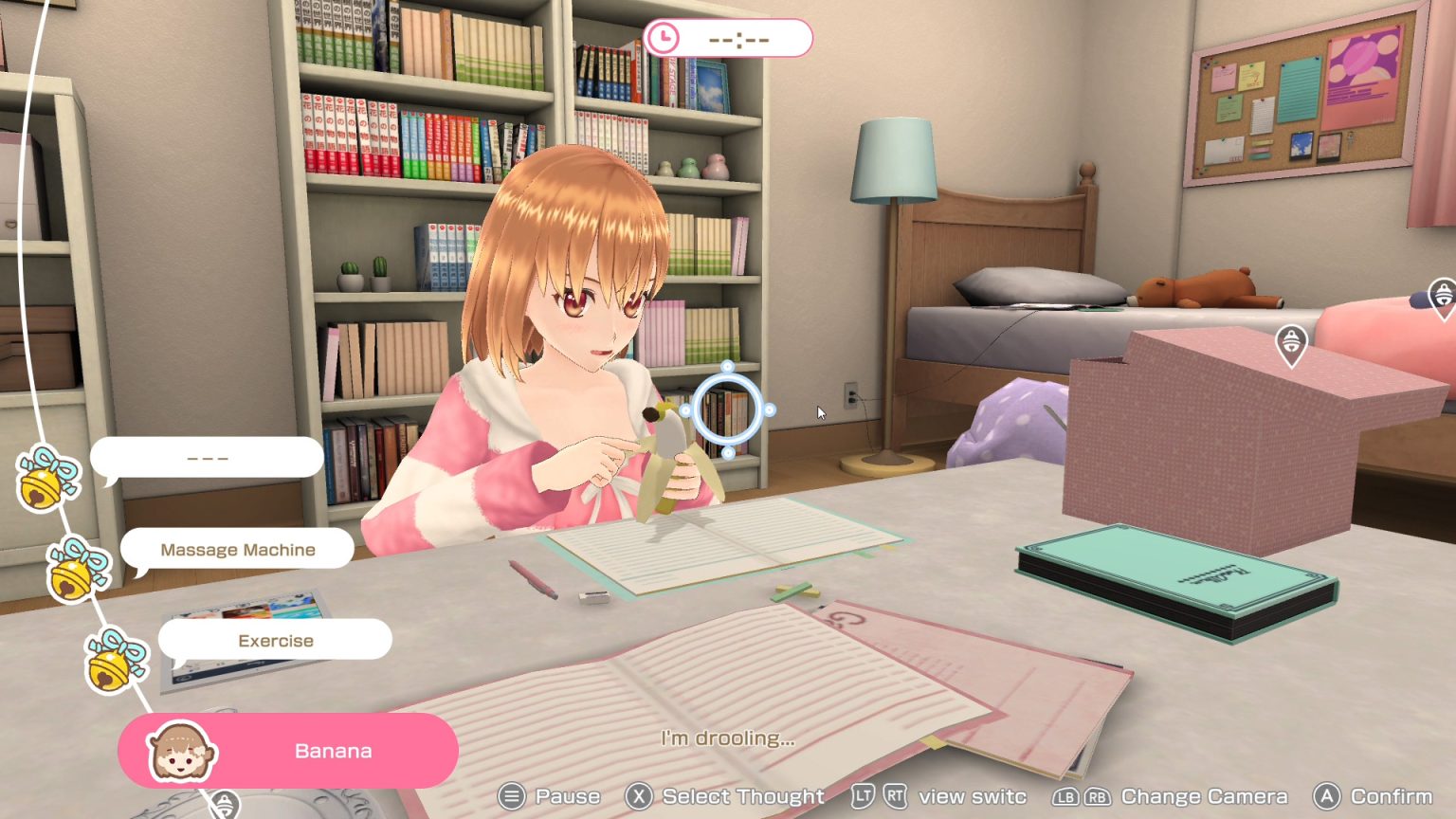This screenshot has width=1456, height=819.
Task: Click the interaction marker above the pink box
Action: [x=1291, y=343]
